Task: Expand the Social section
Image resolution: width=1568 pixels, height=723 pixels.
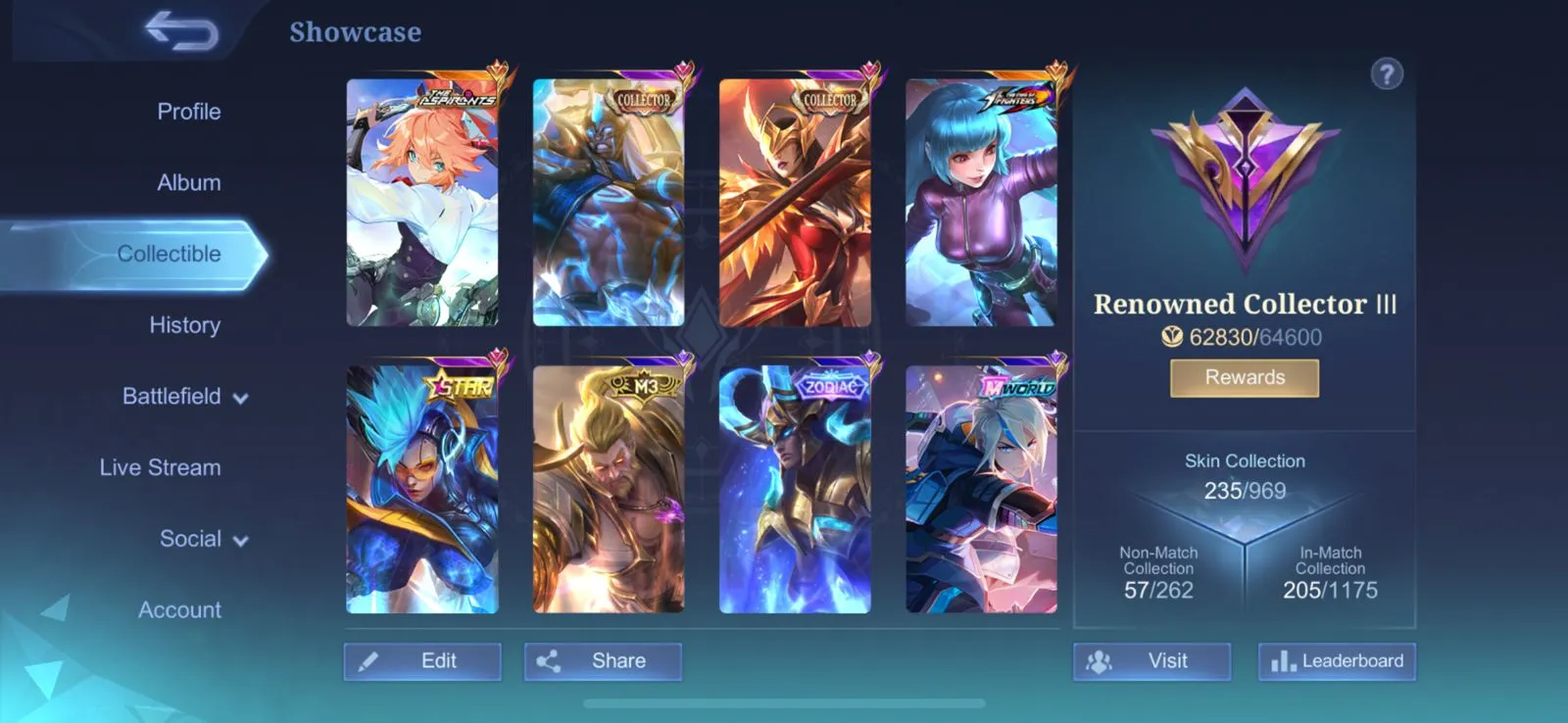Action: tap(191, 538)
